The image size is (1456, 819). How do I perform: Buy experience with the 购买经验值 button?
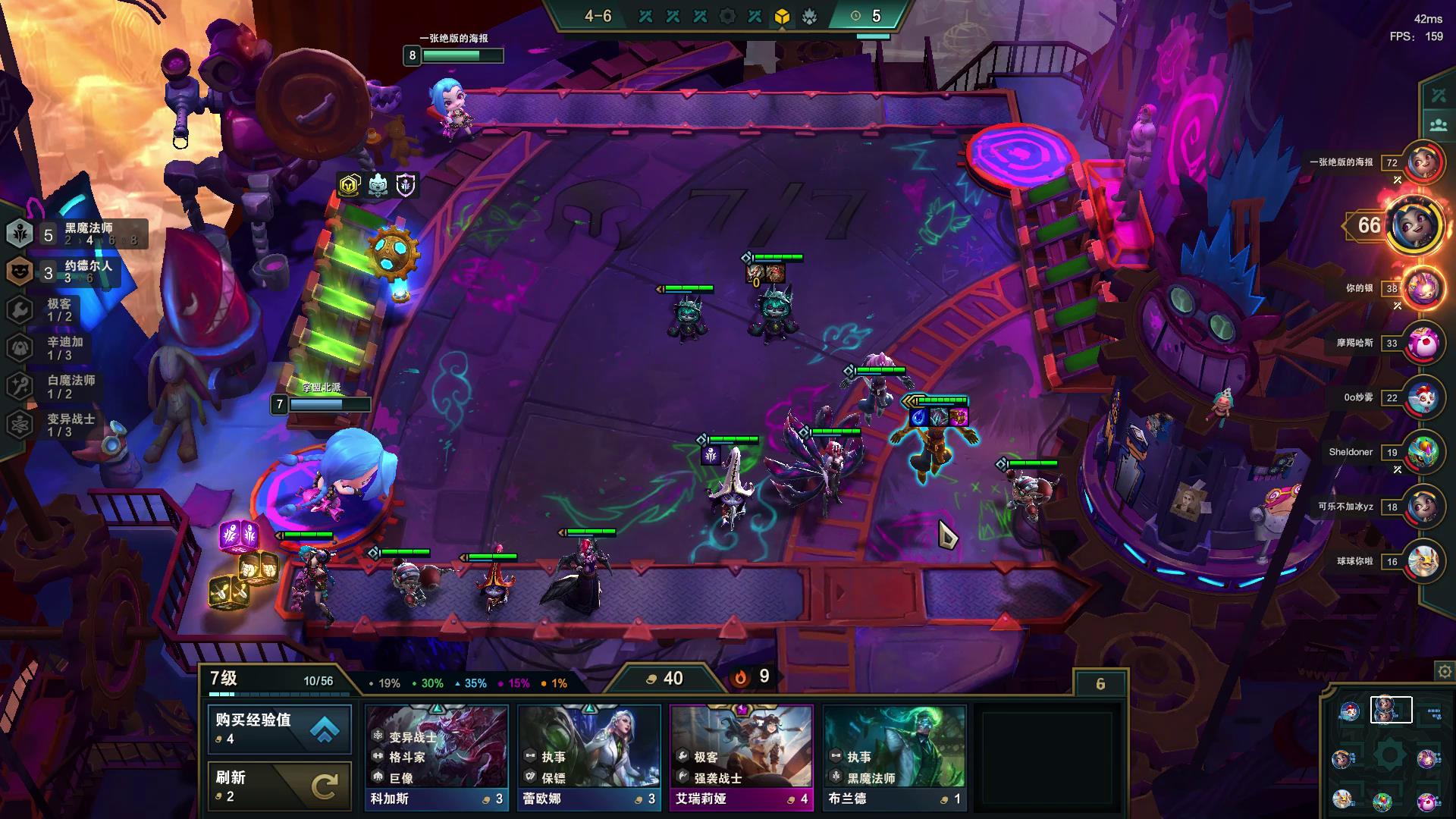click(x=279, y=729)
